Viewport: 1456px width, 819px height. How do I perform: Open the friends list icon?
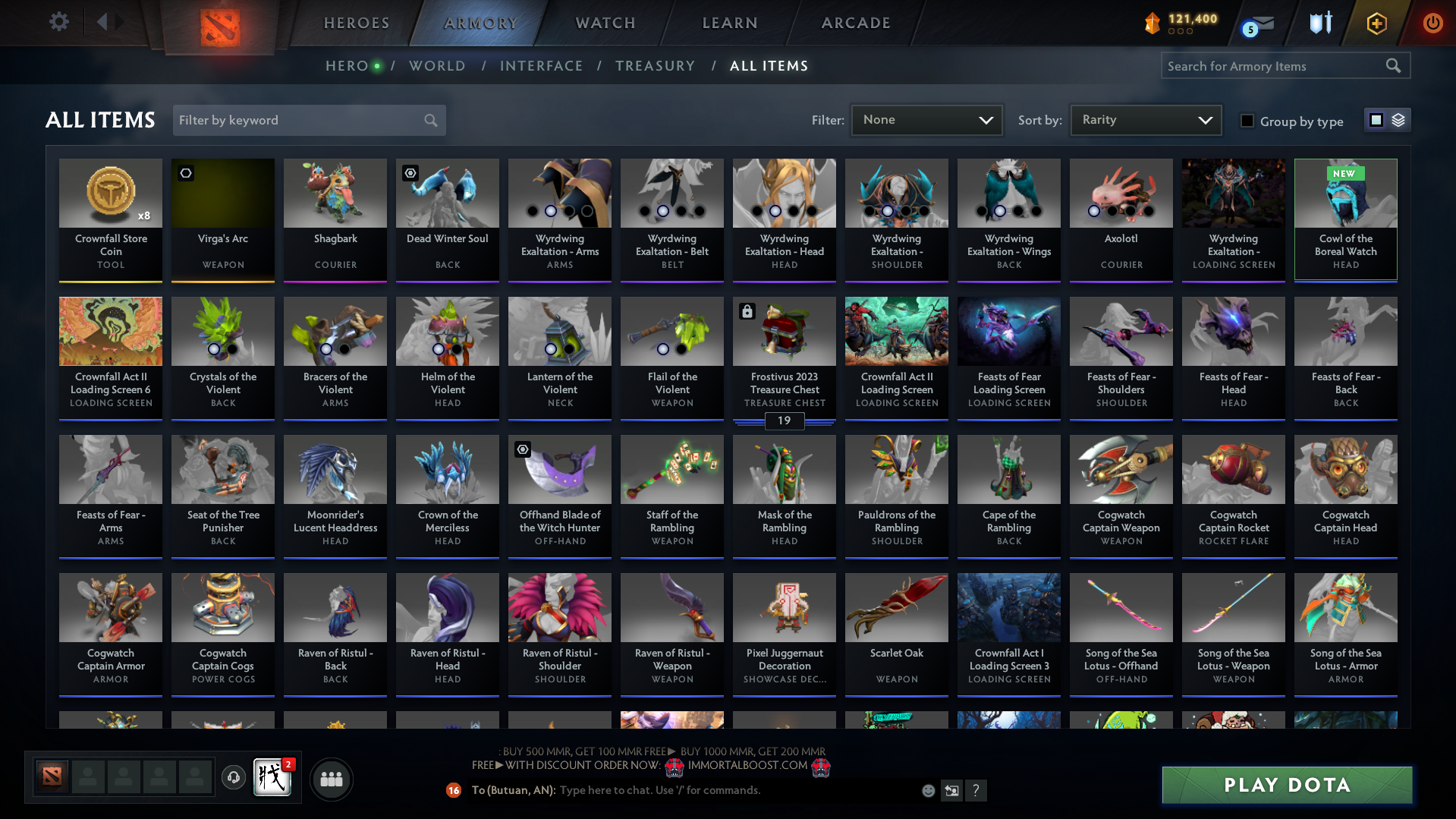click(332, 779)
